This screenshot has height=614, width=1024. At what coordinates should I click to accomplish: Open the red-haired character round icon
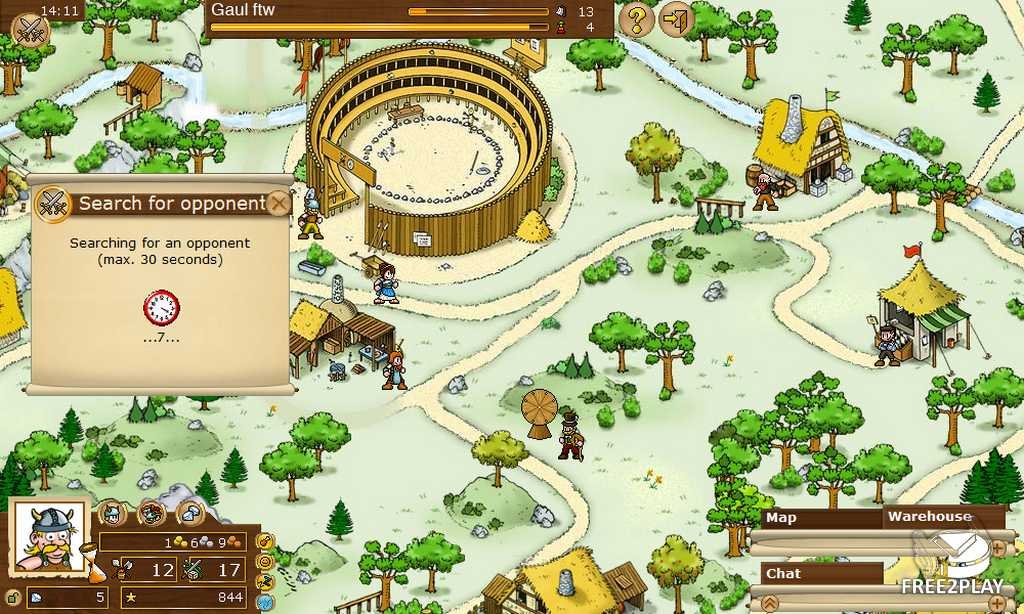[151, 513]
